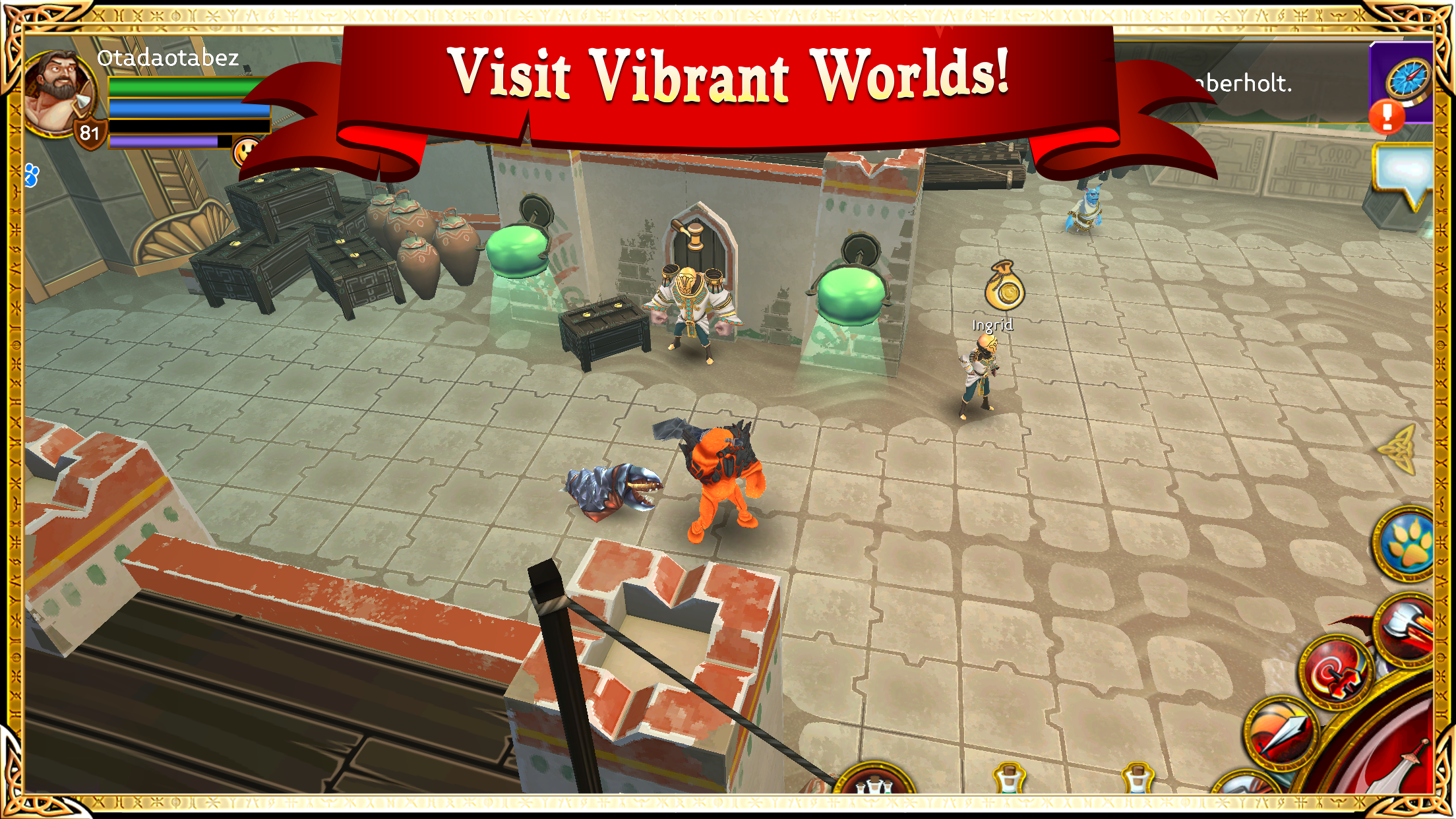Tap the level 81 shield badge
Image resolution: width=1456 pixels, height=819 pixels.
(x=90, y=135)
